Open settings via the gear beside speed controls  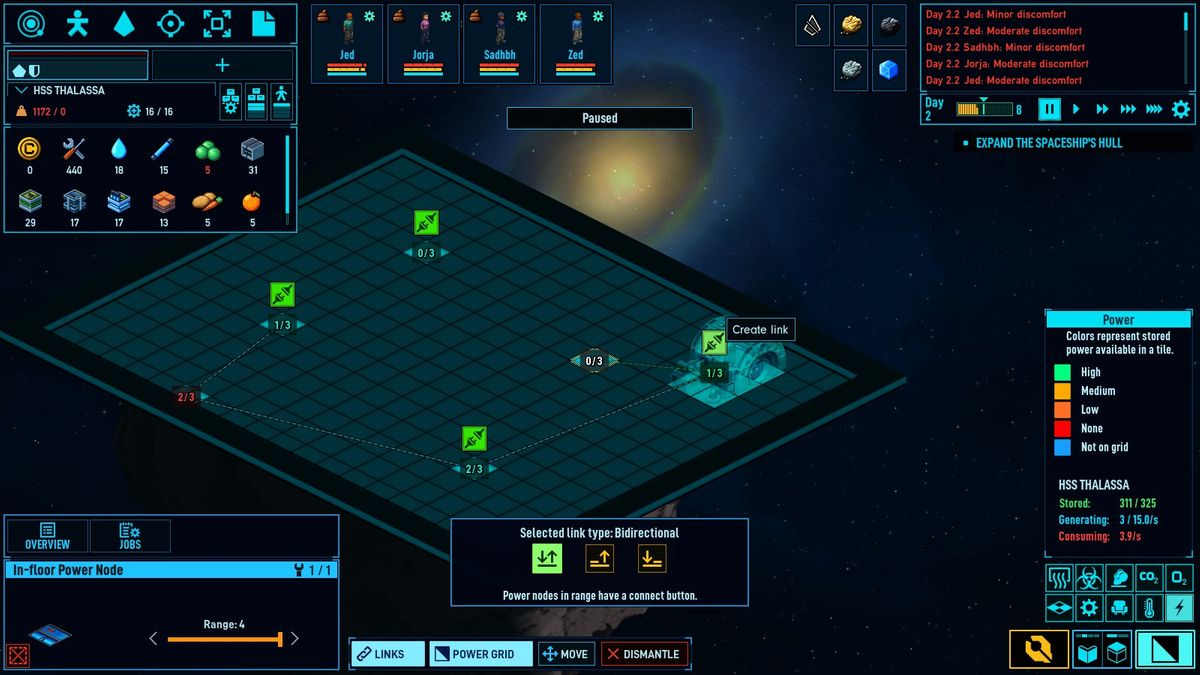1181,109
